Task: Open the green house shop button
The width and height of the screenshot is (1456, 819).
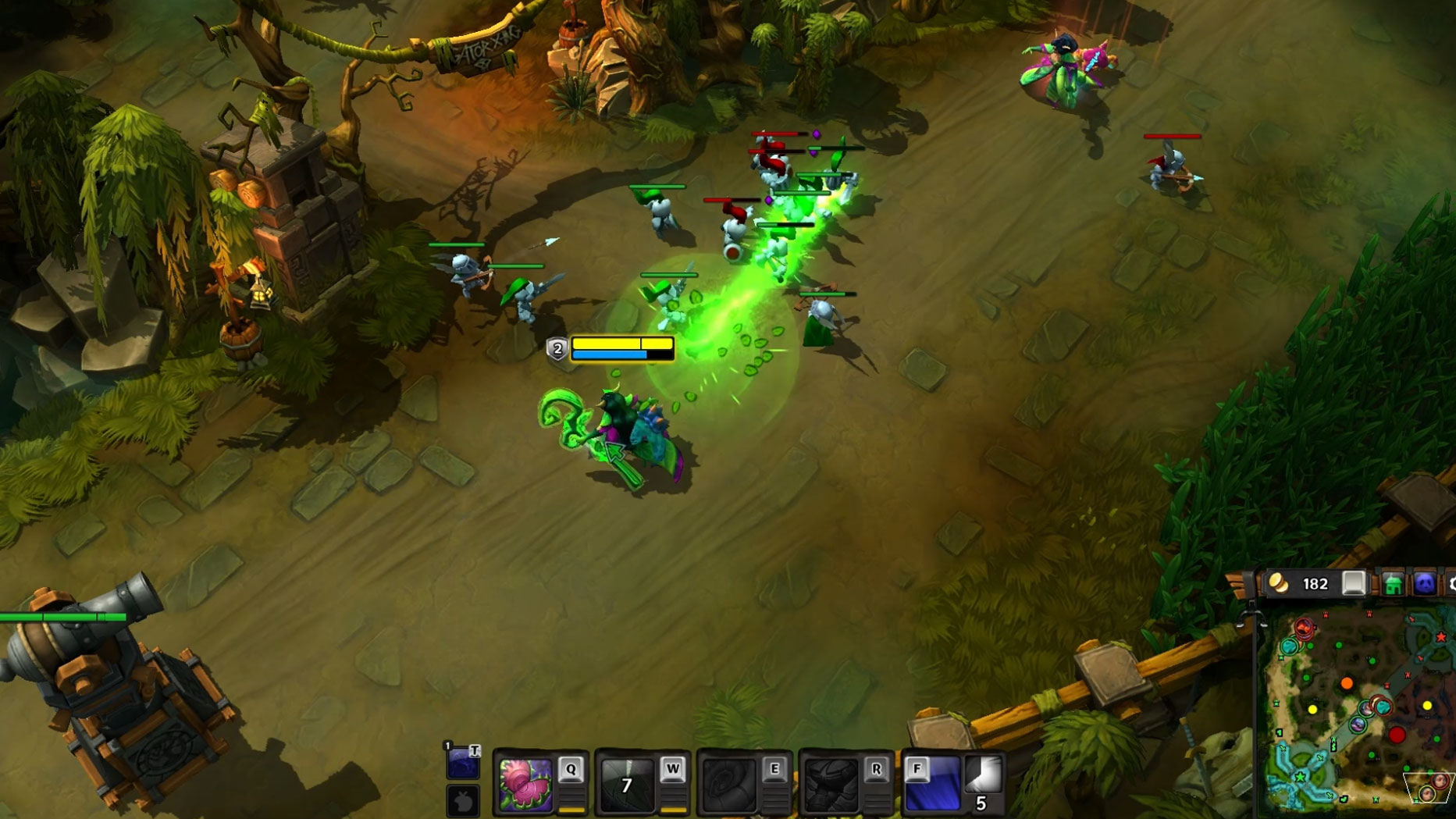Action: point(1393,584)
